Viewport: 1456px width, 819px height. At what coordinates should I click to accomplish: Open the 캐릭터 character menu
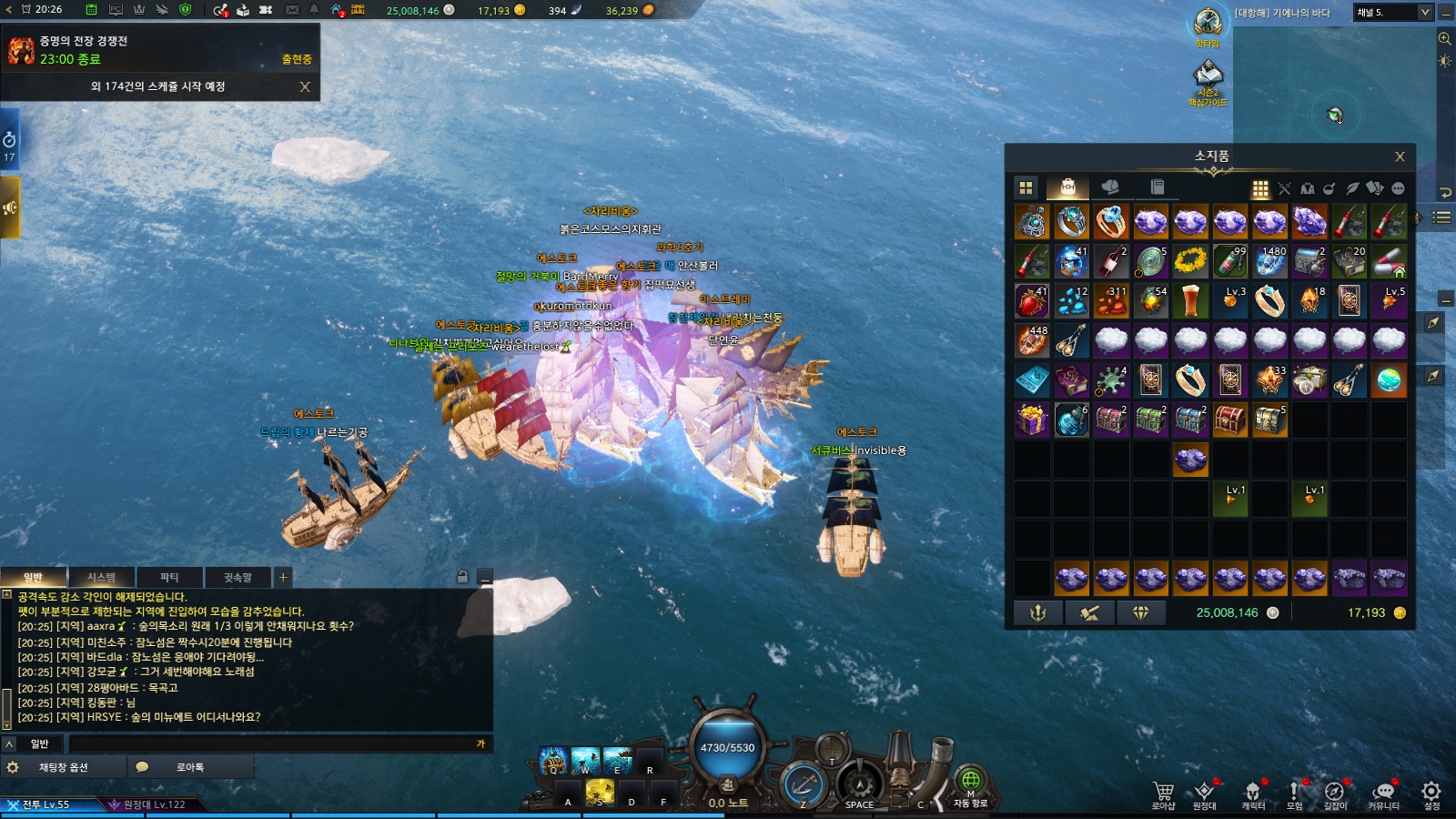pyautogui.click(x=1253, y=794)
